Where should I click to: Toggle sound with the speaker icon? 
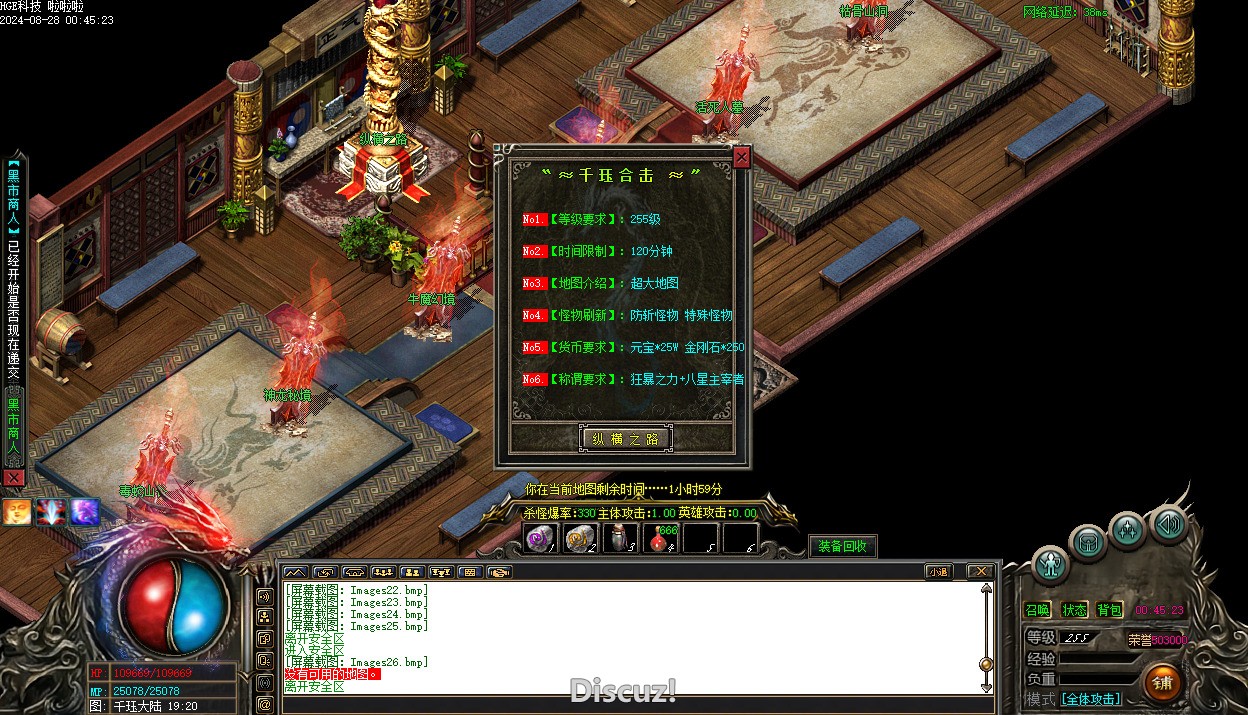1167,523
